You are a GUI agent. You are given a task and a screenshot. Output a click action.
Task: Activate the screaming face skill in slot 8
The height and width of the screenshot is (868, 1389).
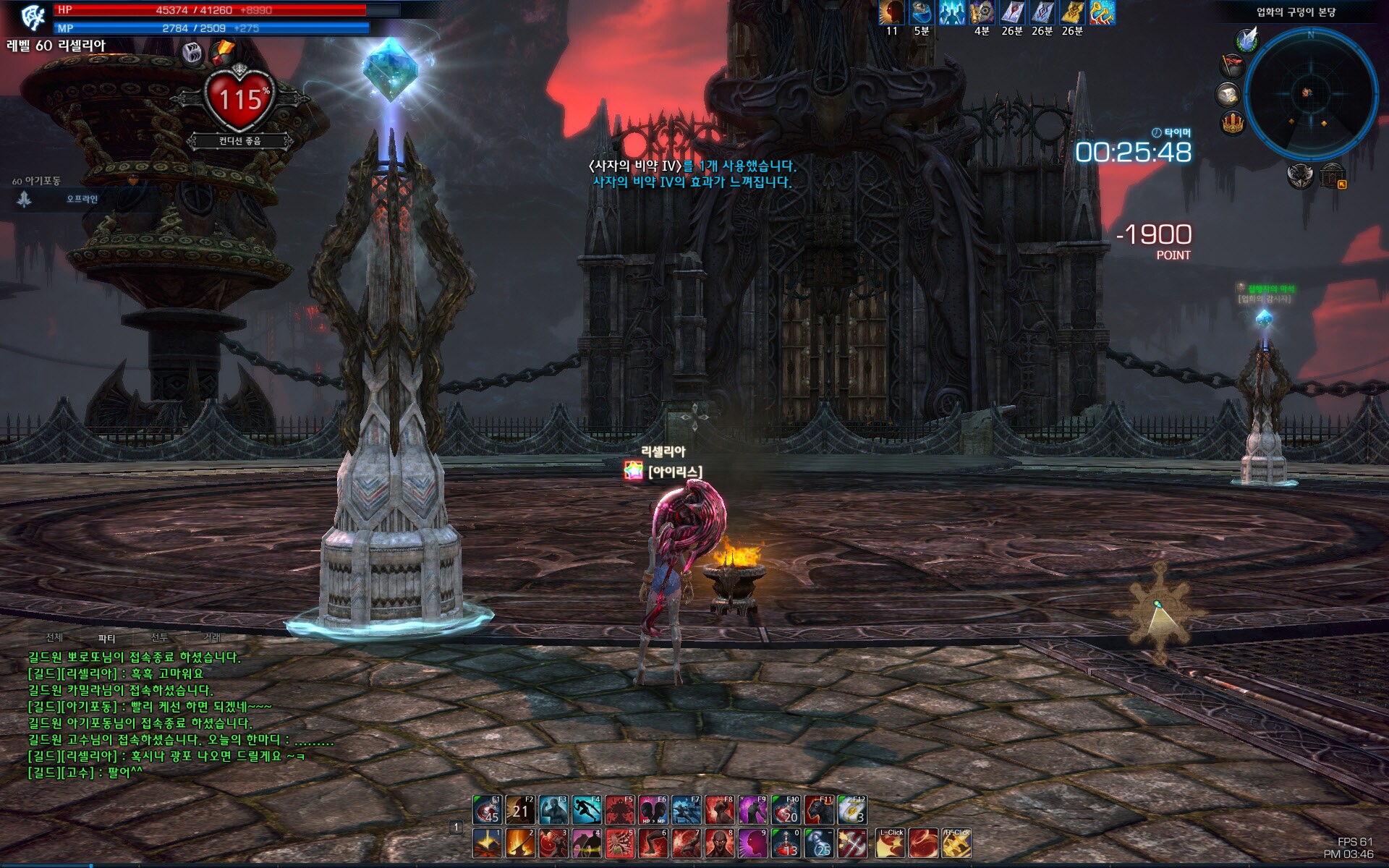[x=720, y=843]
